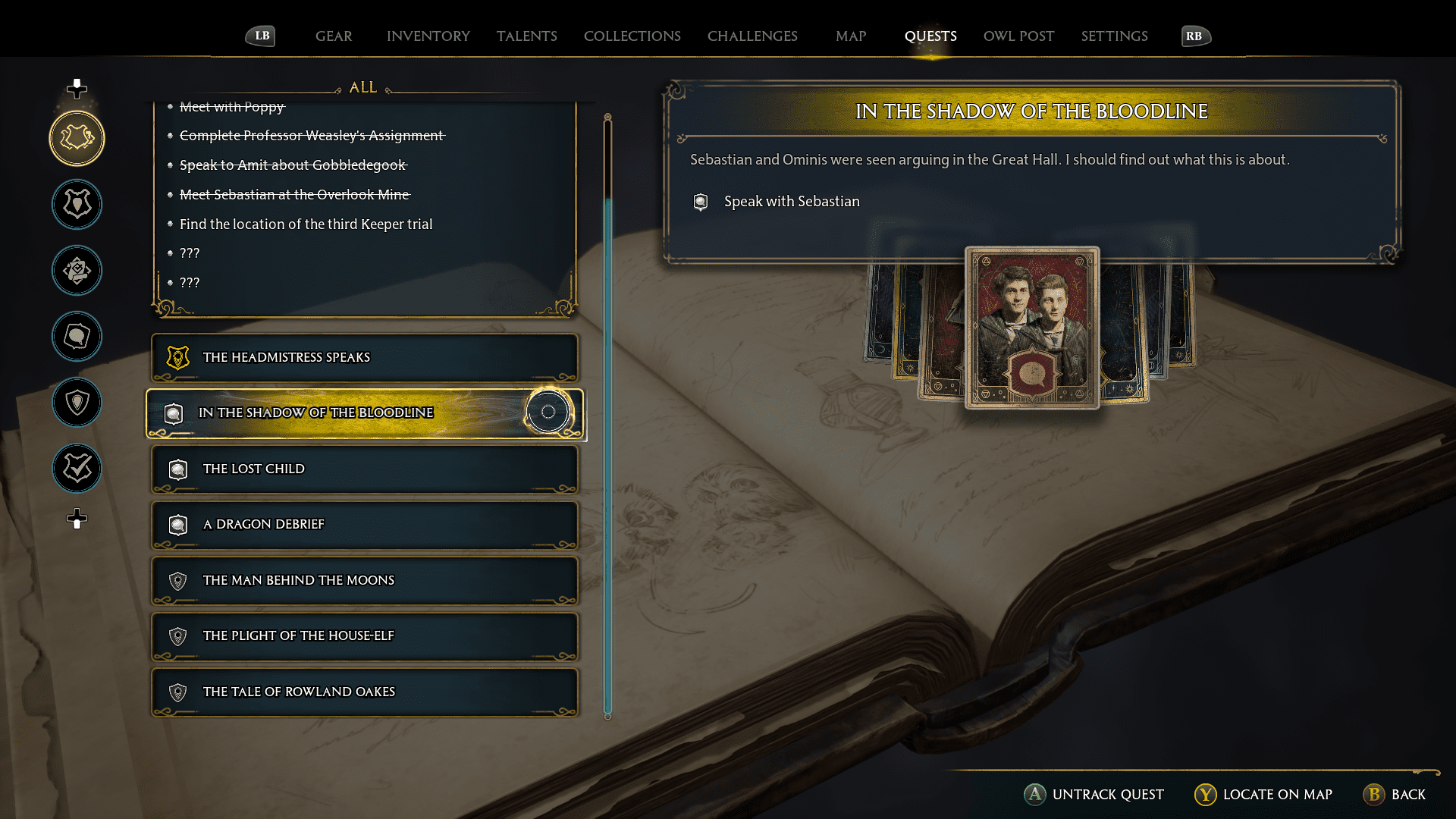Viewport: 1456px width, 819px height.
Task: Select the completed quests checkmark icon
Action: pos(76,468)
